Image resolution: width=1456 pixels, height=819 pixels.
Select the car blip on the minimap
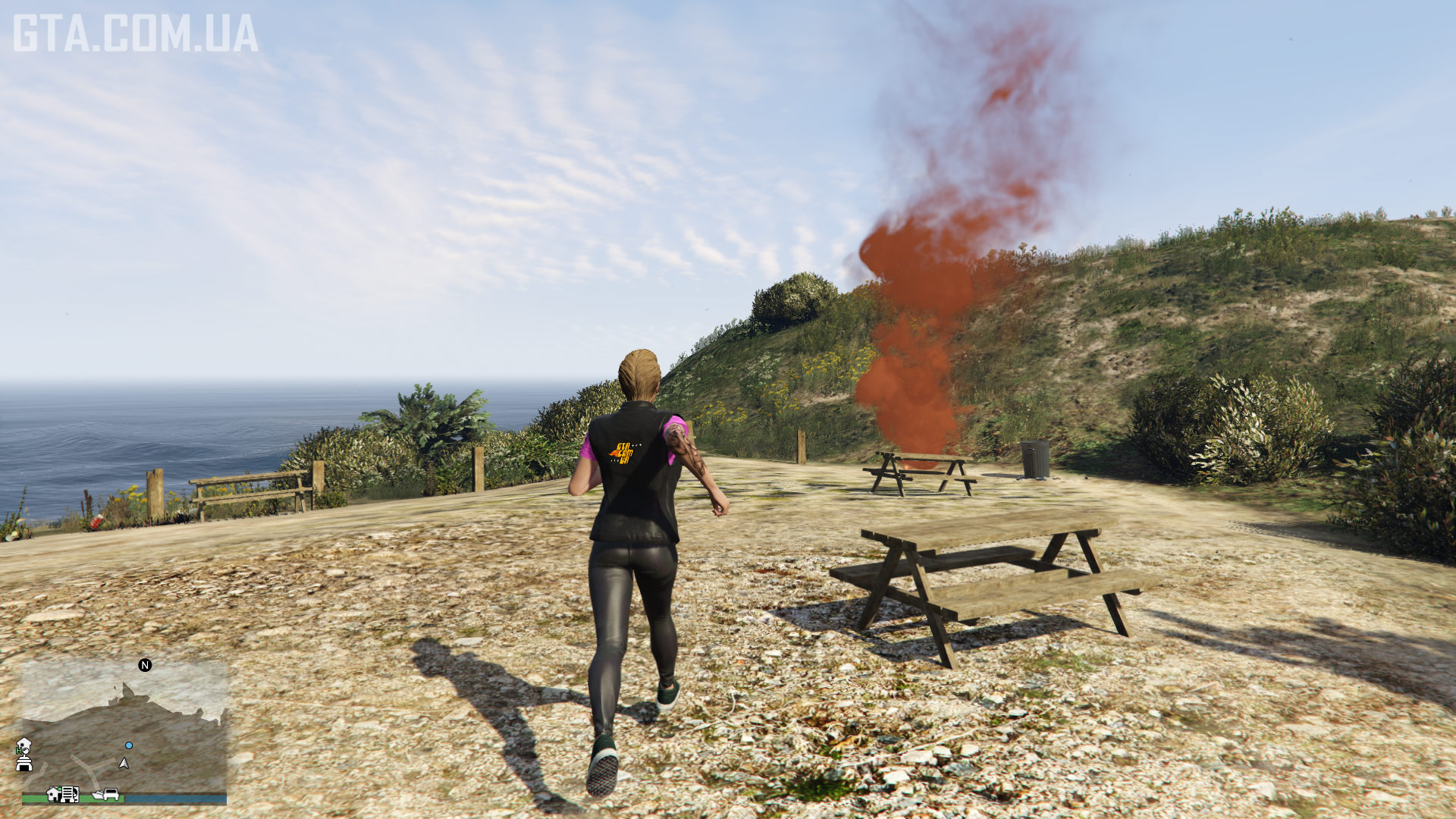click(x=111, y=794)
